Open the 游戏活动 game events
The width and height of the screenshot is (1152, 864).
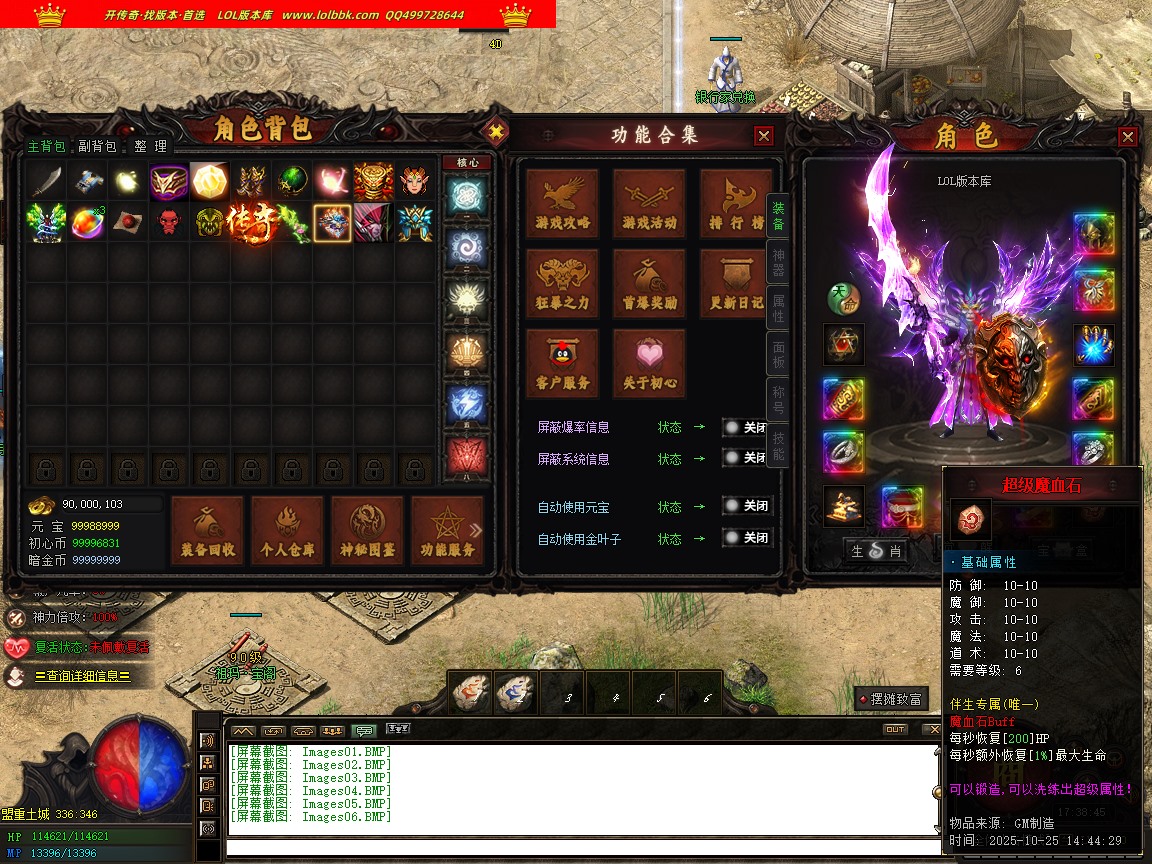pyautogui.click(x=649, y=204)
